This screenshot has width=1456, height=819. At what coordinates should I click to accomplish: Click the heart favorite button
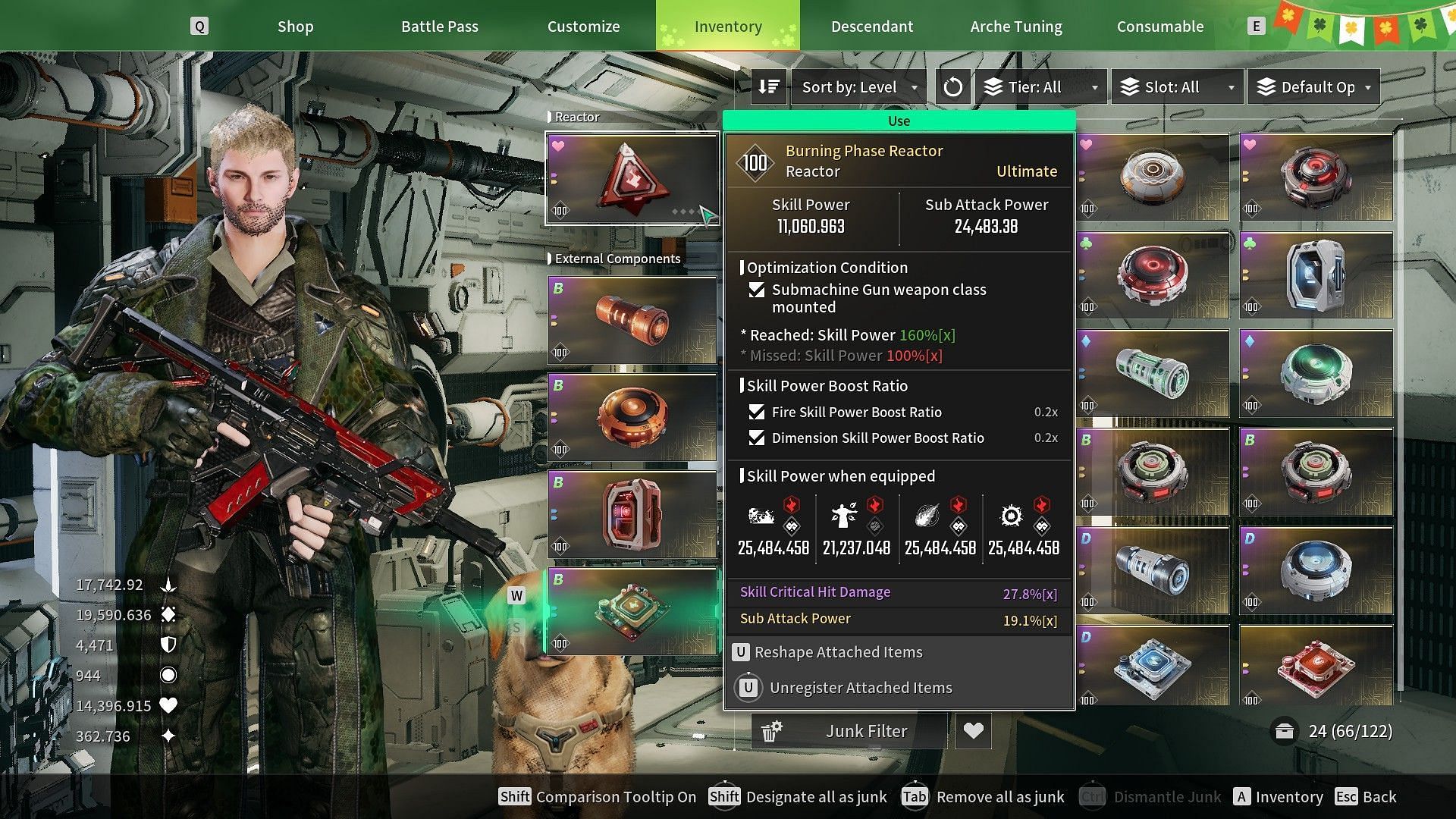(x=973, y=731)
